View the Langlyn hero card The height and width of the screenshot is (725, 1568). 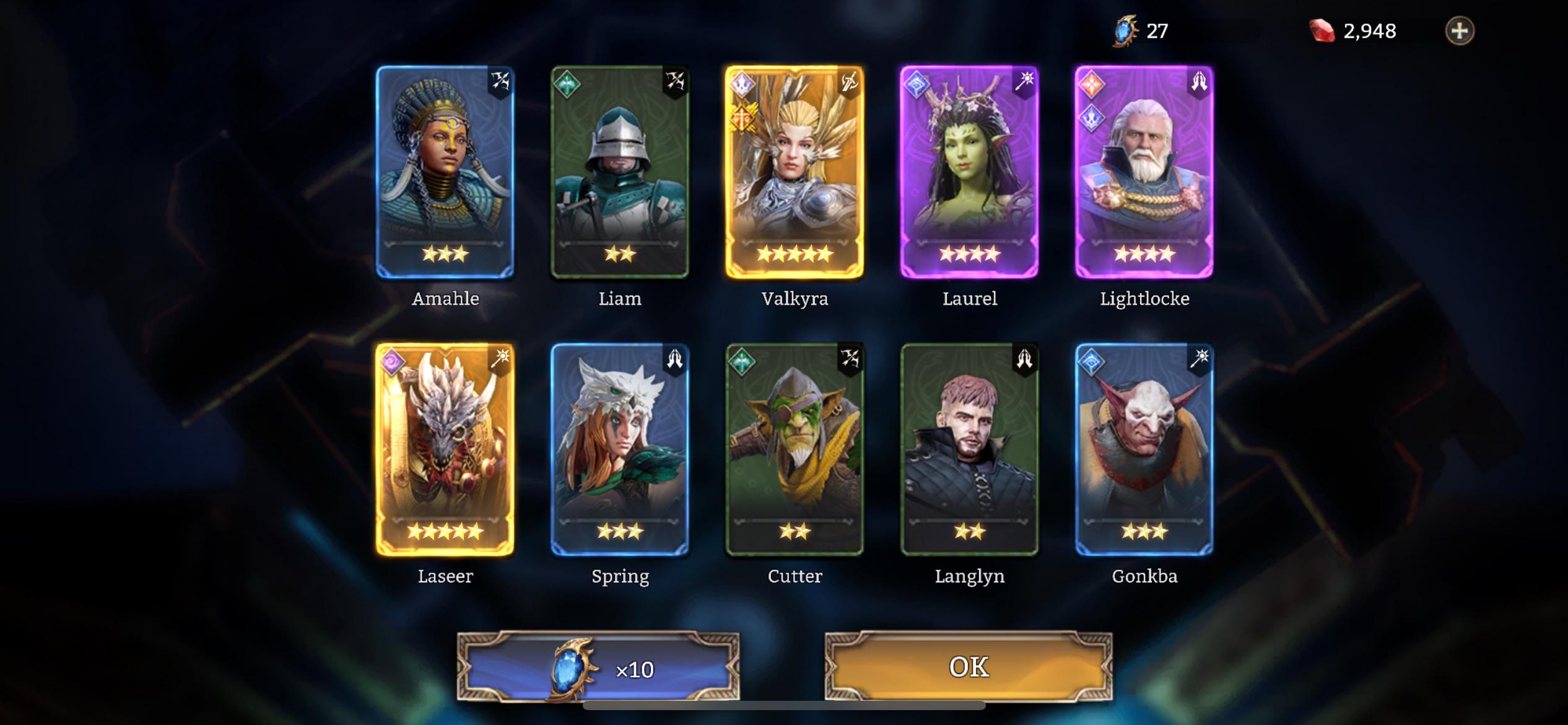pyautogui.click(x=969, y=450)
